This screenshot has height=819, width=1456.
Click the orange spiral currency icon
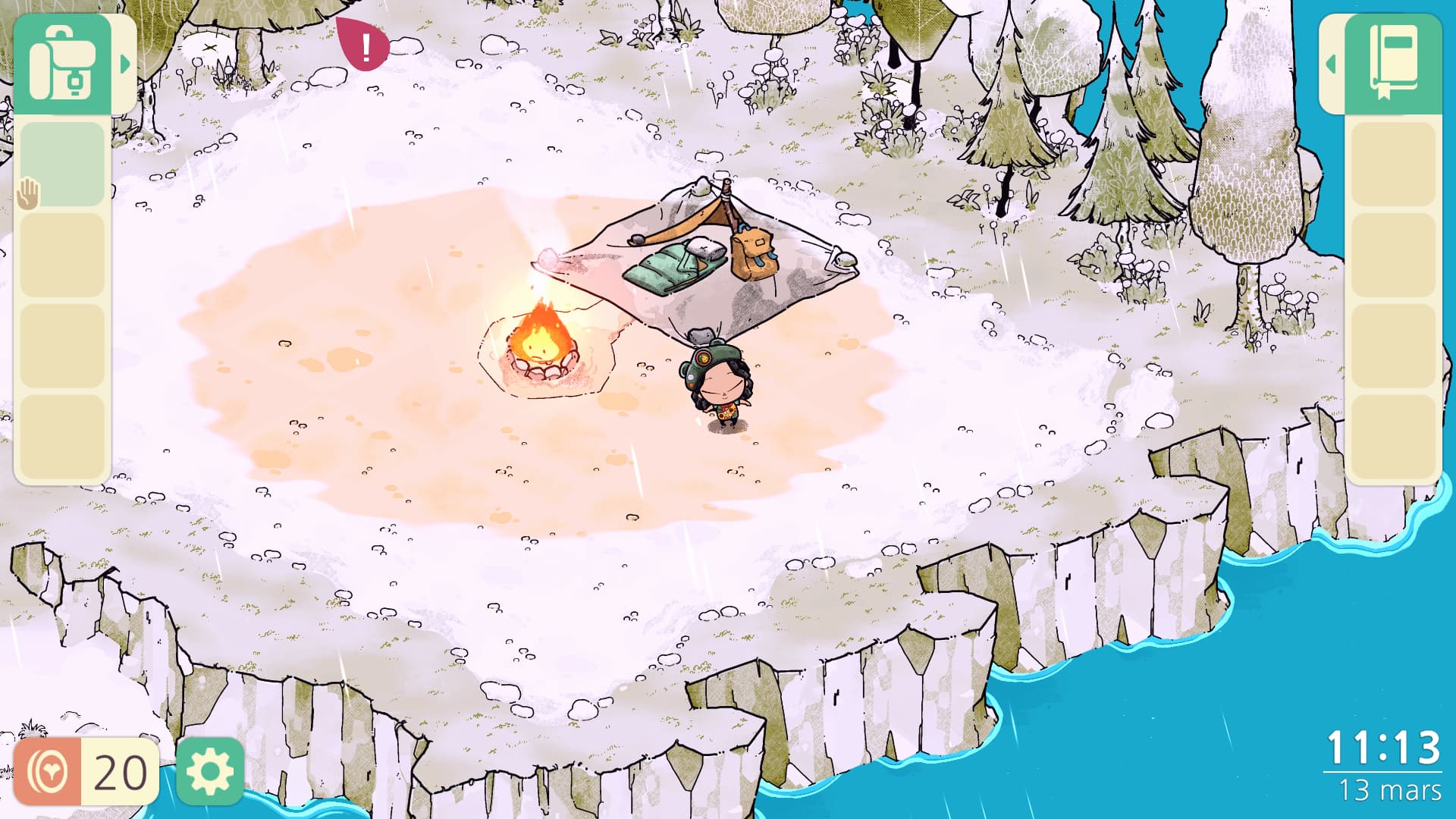tap(48, 772)
